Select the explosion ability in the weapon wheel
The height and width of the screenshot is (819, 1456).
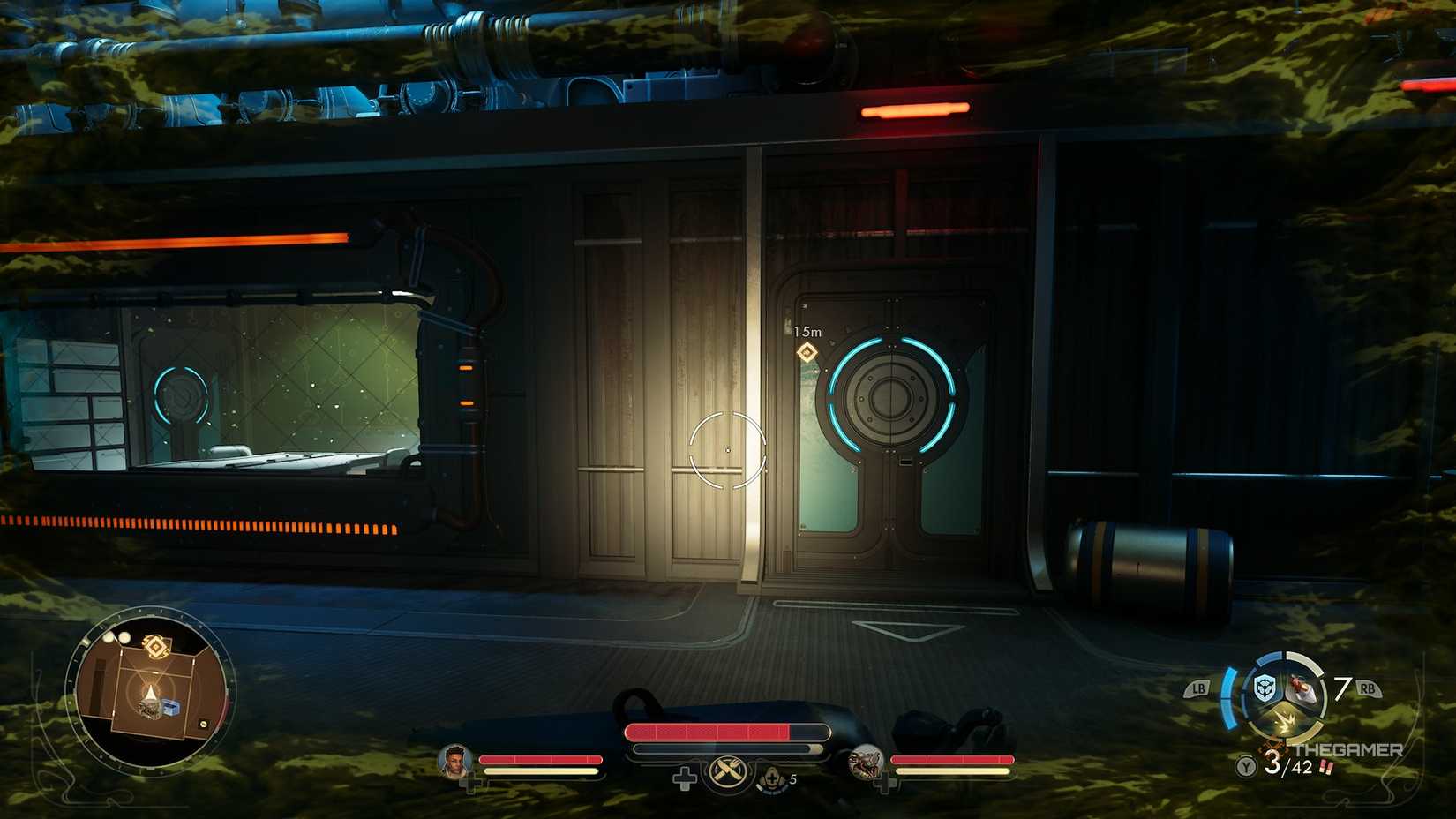(1285, 722)
